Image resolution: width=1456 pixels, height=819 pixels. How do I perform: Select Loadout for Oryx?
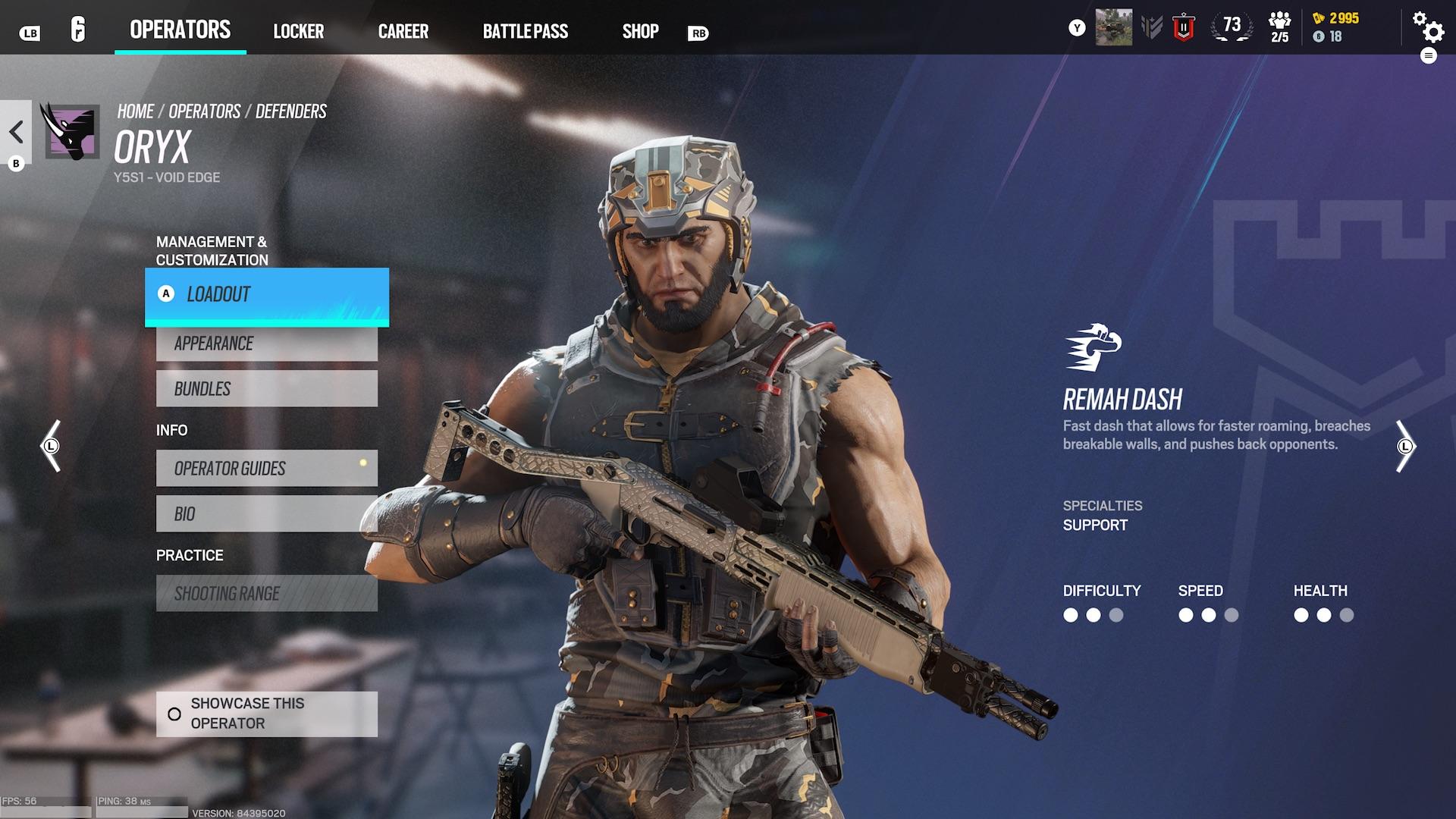point(267,295)
